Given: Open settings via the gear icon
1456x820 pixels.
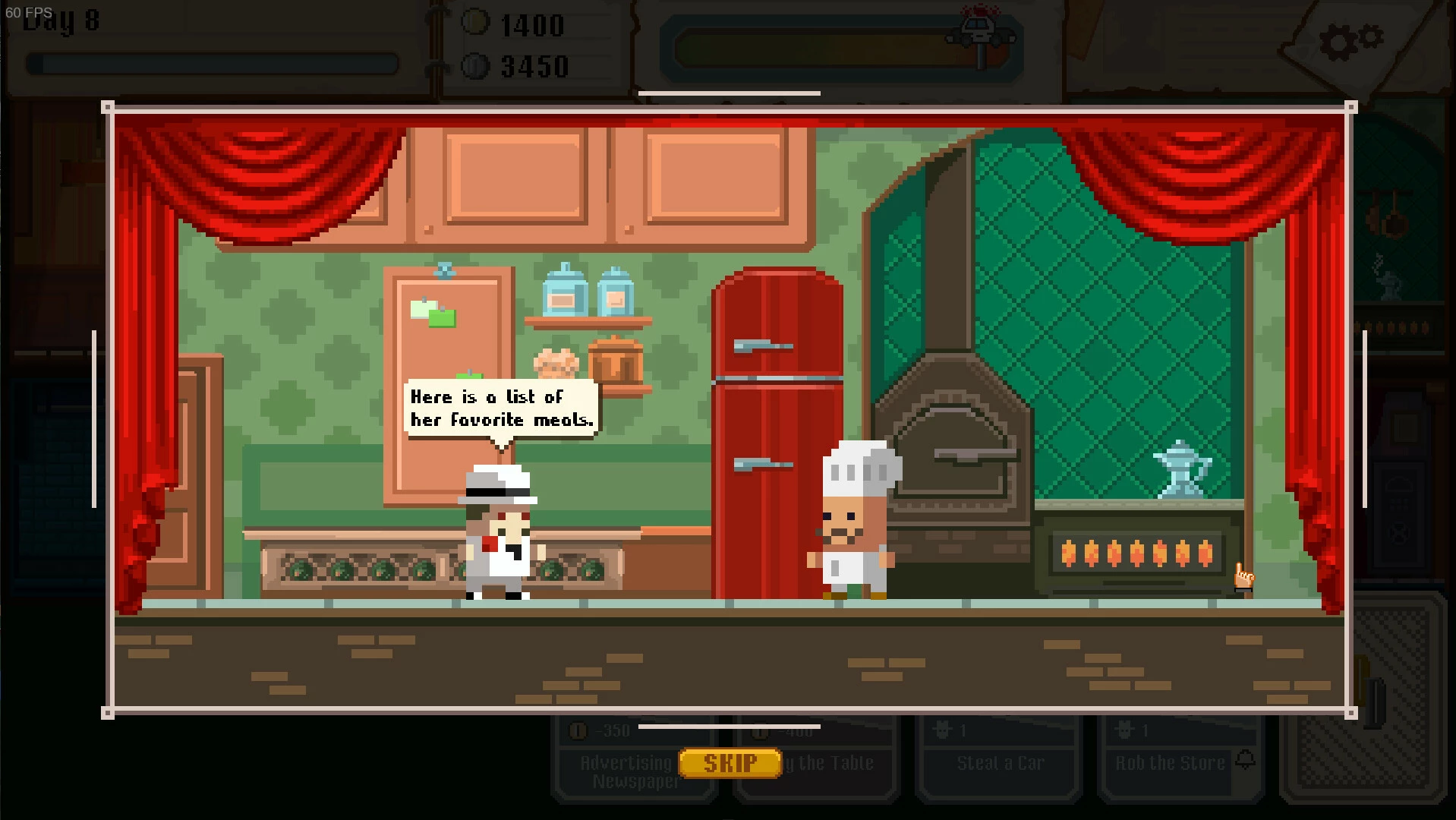Looking at the screenshot, I should pos(1350,41).
